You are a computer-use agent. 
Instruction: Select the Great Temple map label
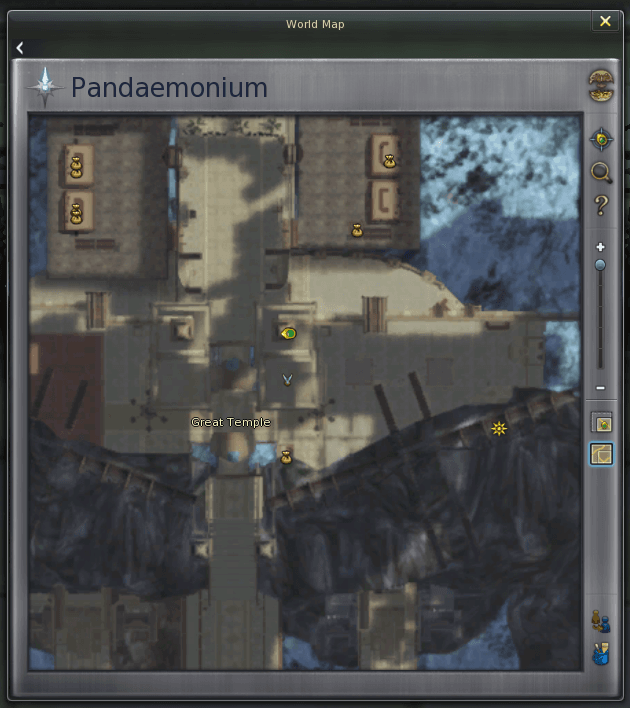click(231, 423)
